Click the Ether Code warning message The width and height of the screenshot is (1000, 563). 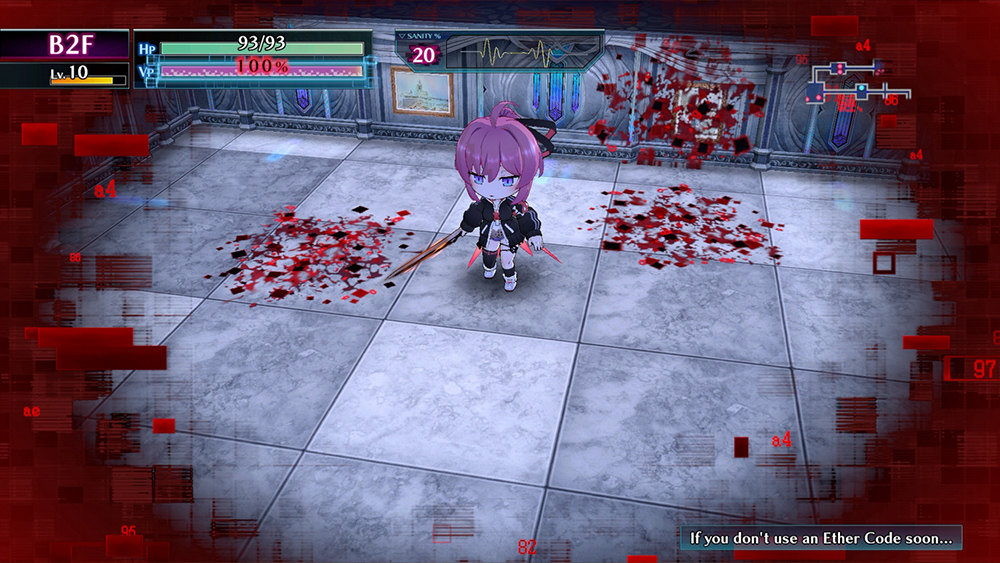[821, 538]
